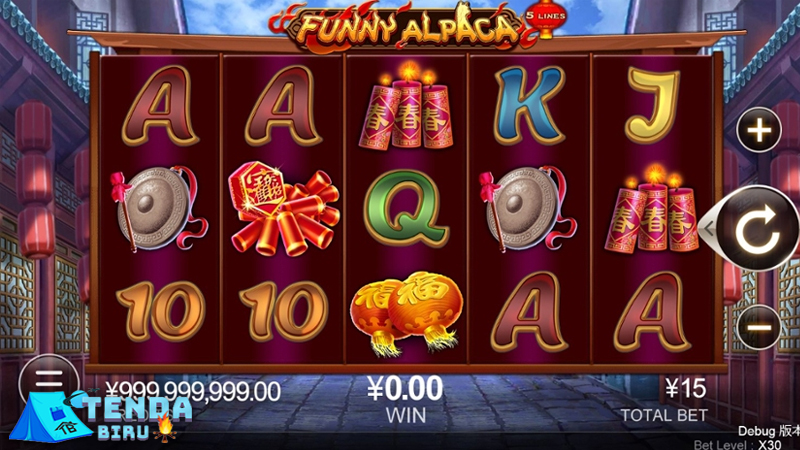
Task: Open the hamburger menu
Action: [47, 380]
